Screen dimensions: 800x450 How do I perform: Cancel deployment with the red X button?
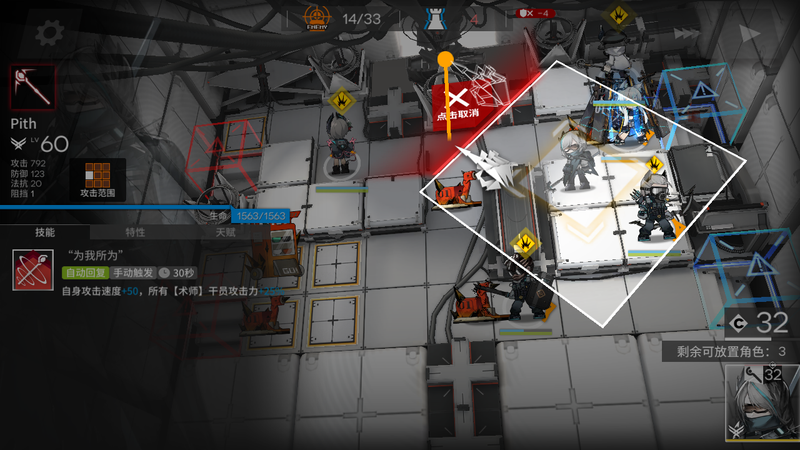457,98
